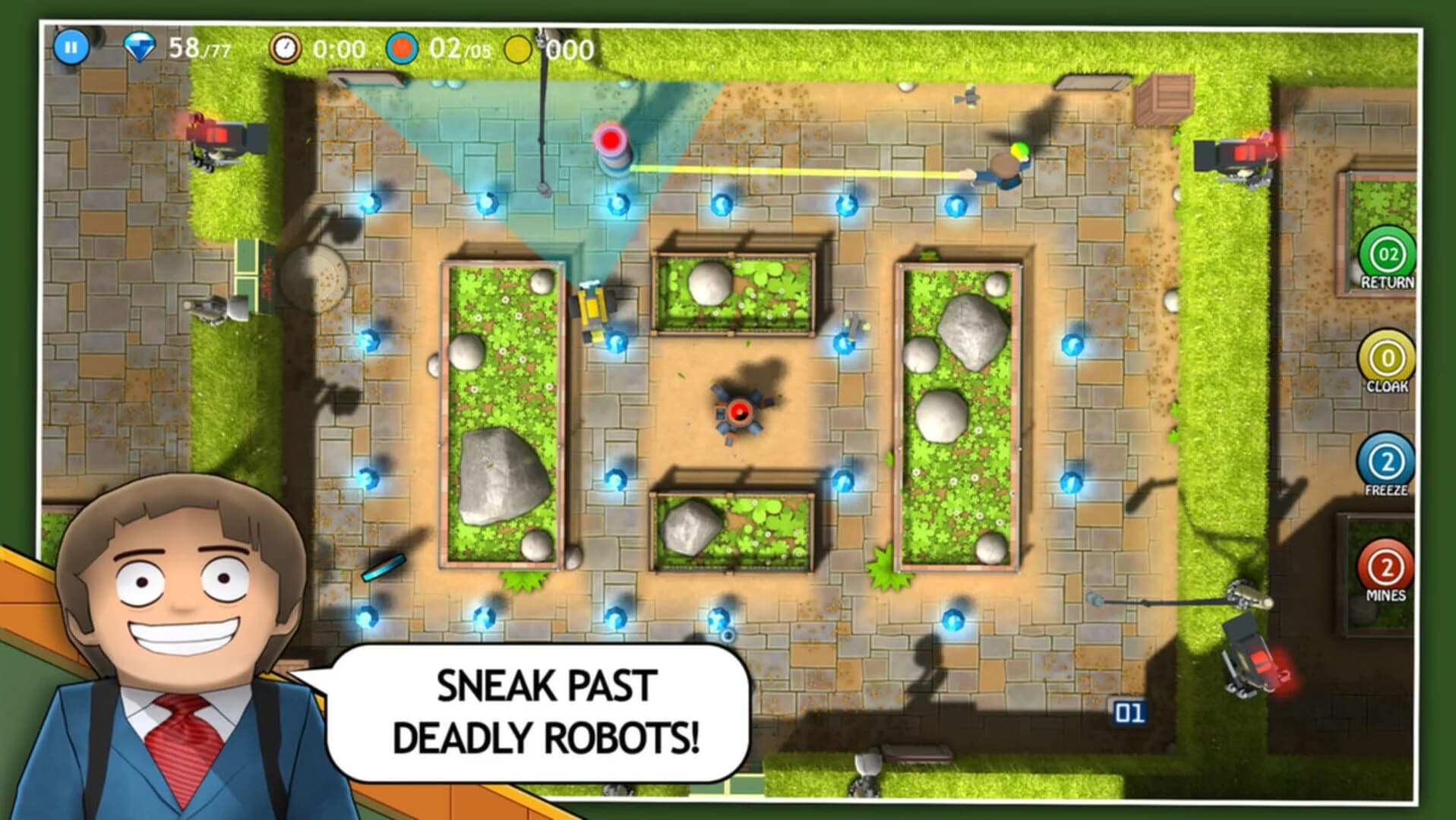Click the red objective counter showing 02/05
The image size is (1456, 820).
coord(441,47)
